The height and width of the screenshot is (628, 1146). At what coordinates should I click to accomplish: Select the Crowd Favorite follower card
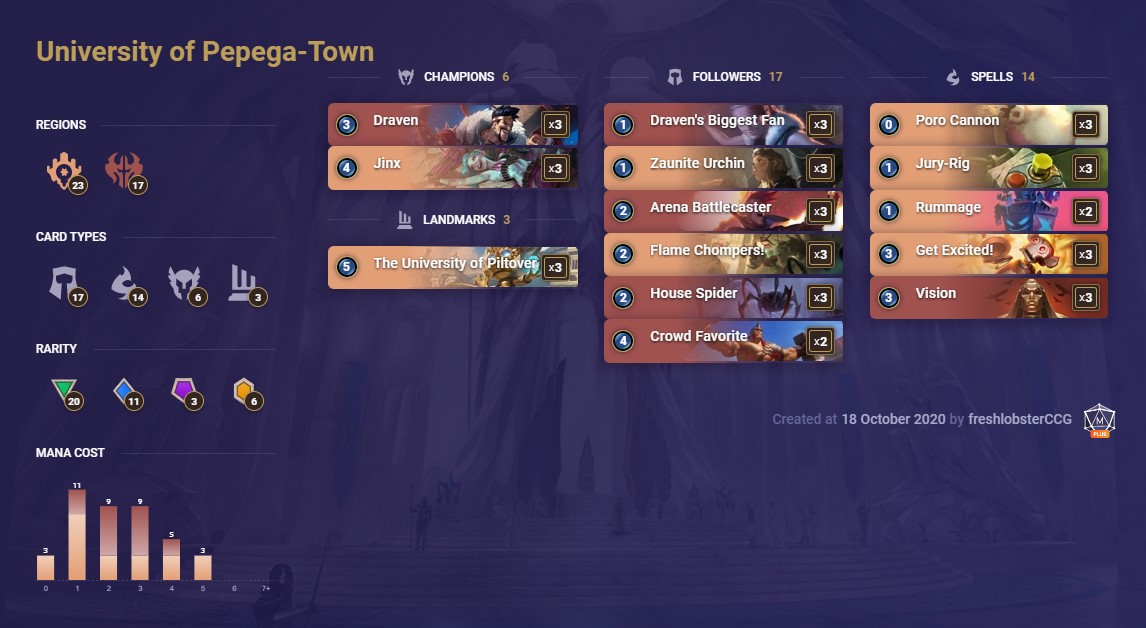(x=722, y=340)
